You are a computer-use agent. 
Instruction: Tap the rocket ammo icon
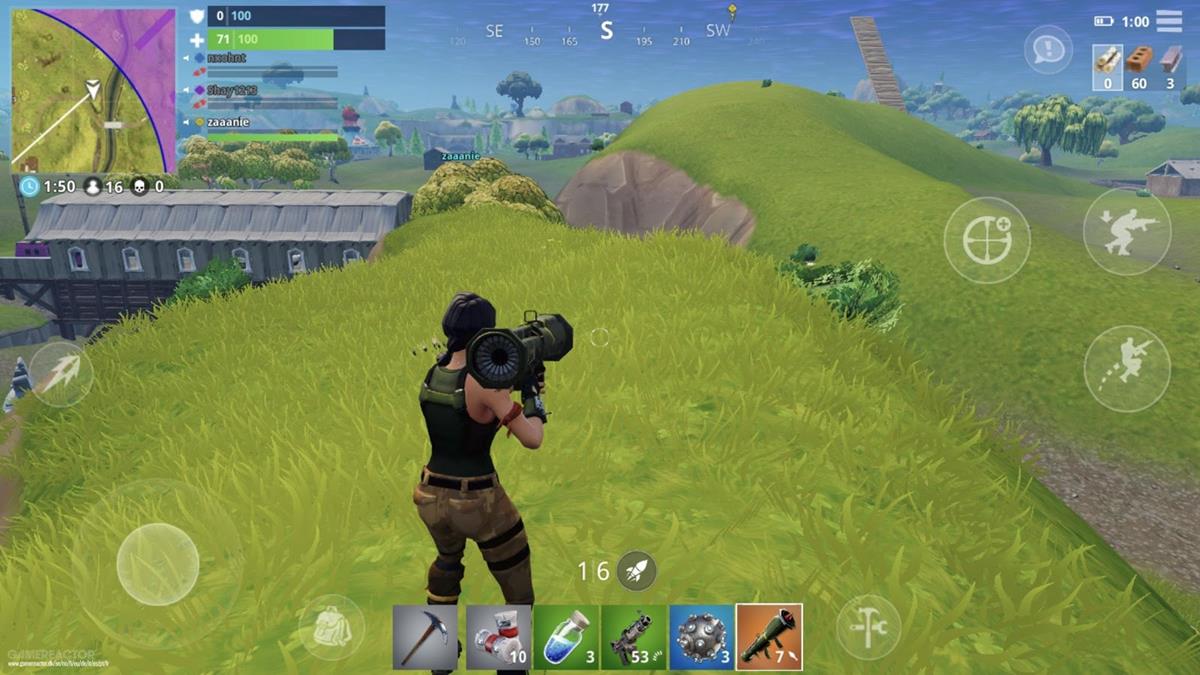tap(636, 571)
